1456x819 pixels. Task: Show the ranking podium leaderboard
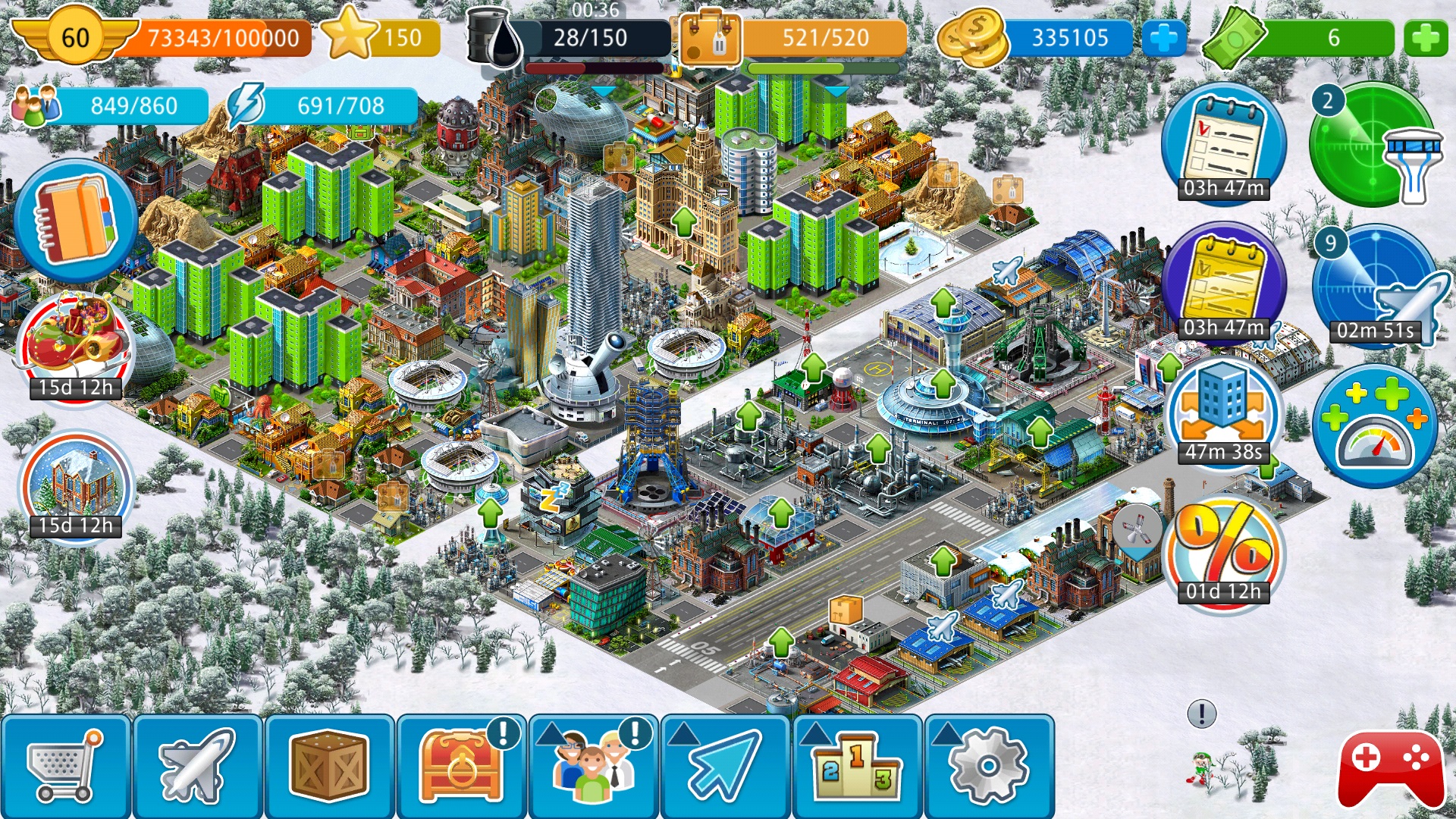coord(857,766)
